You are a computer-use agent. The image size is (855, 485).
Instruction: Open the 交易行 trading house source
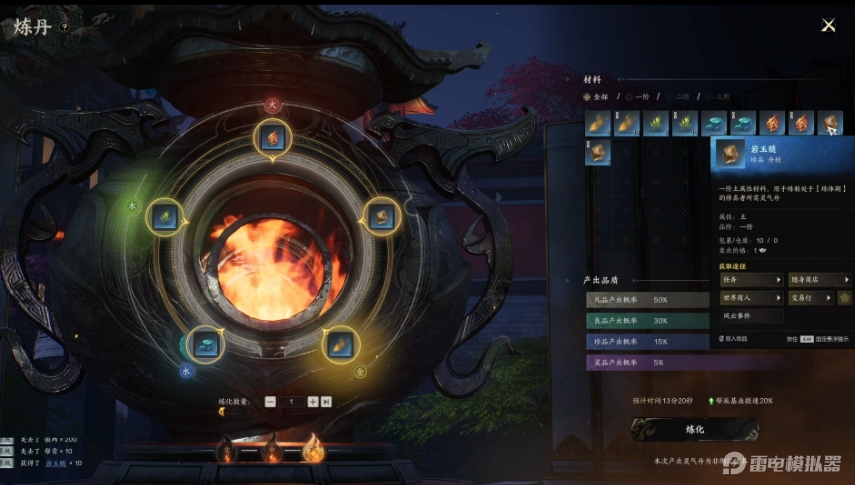812,297
